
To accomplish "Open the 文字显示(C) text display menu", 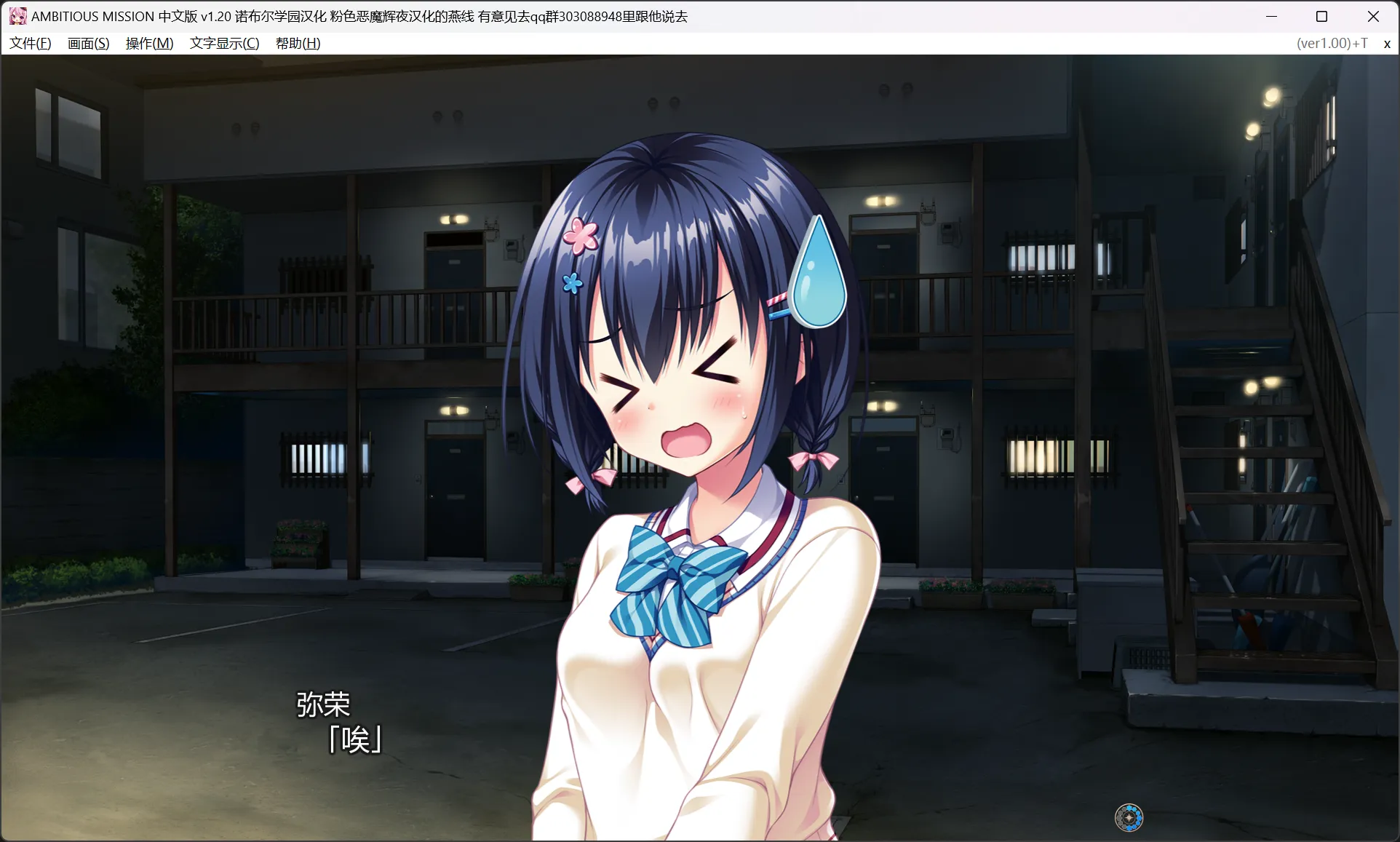I will [x=224, y=44].
